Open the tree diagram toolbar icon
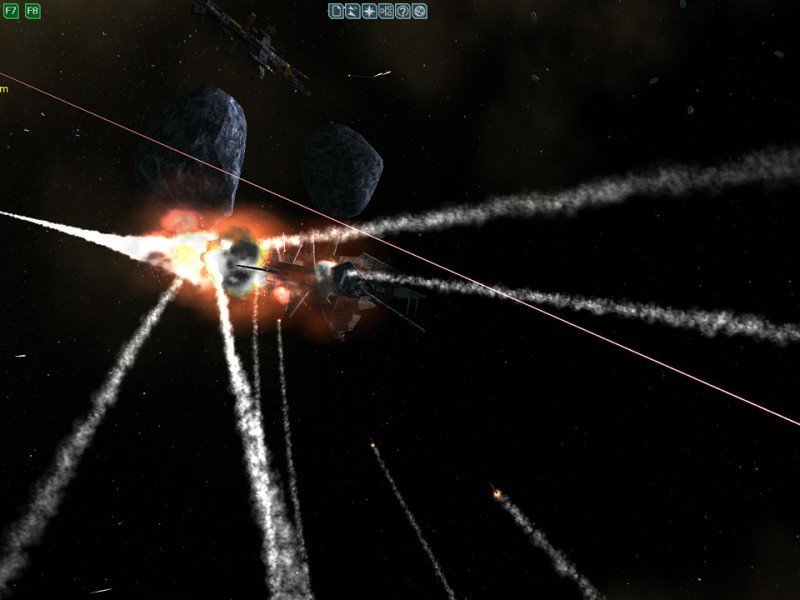800x600 pixels. click(x=386, y=11)
